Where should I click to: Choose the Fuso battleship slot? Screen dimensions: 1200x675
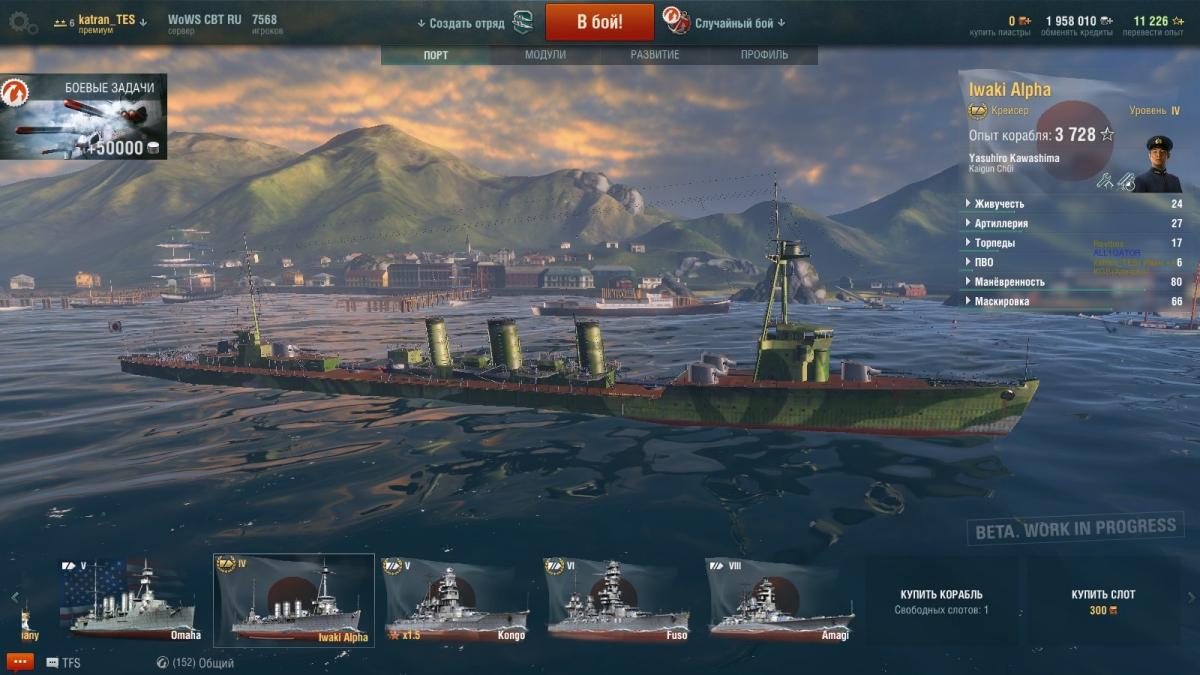617,601
